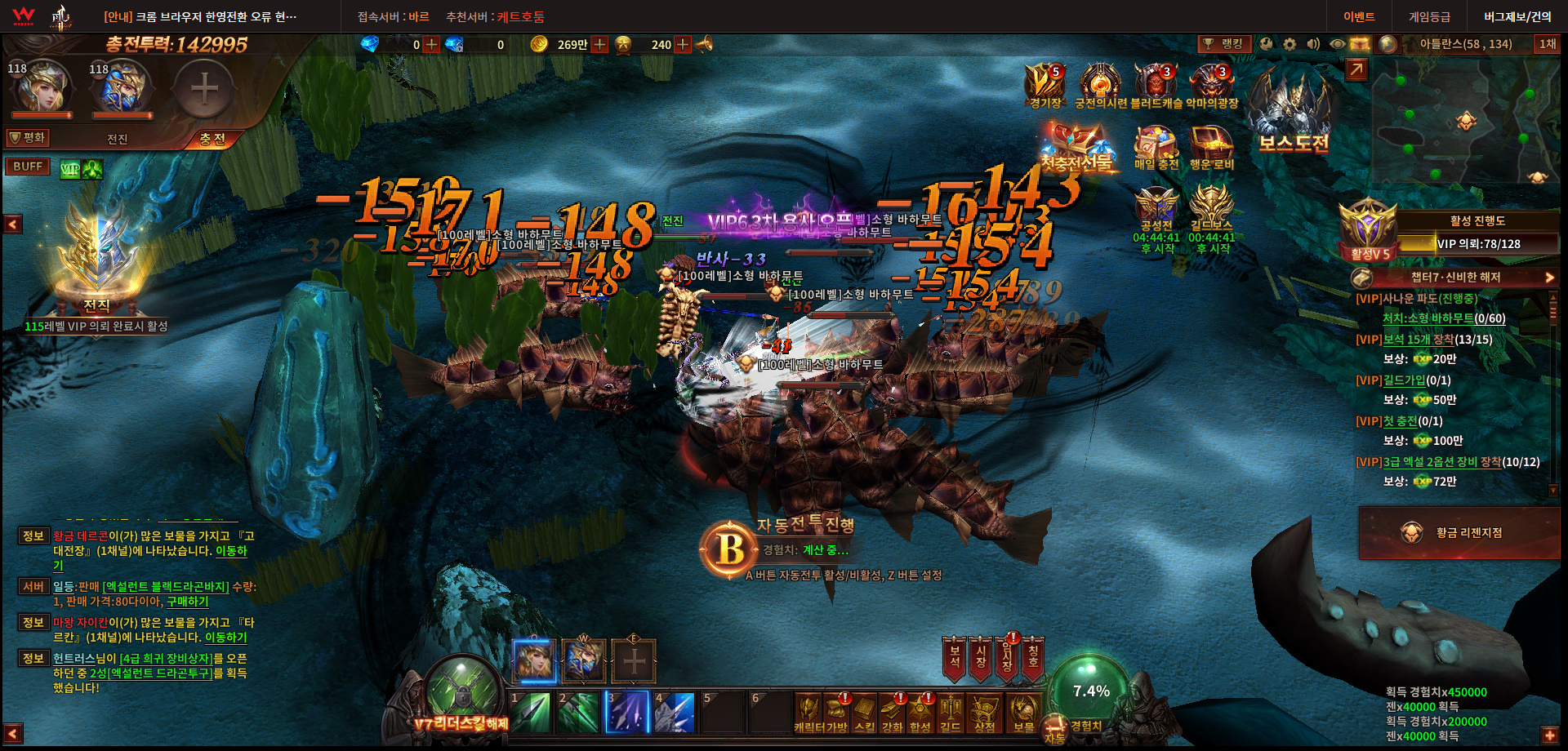Open the 버그제보/건의 link

[x=1517, y=17]
